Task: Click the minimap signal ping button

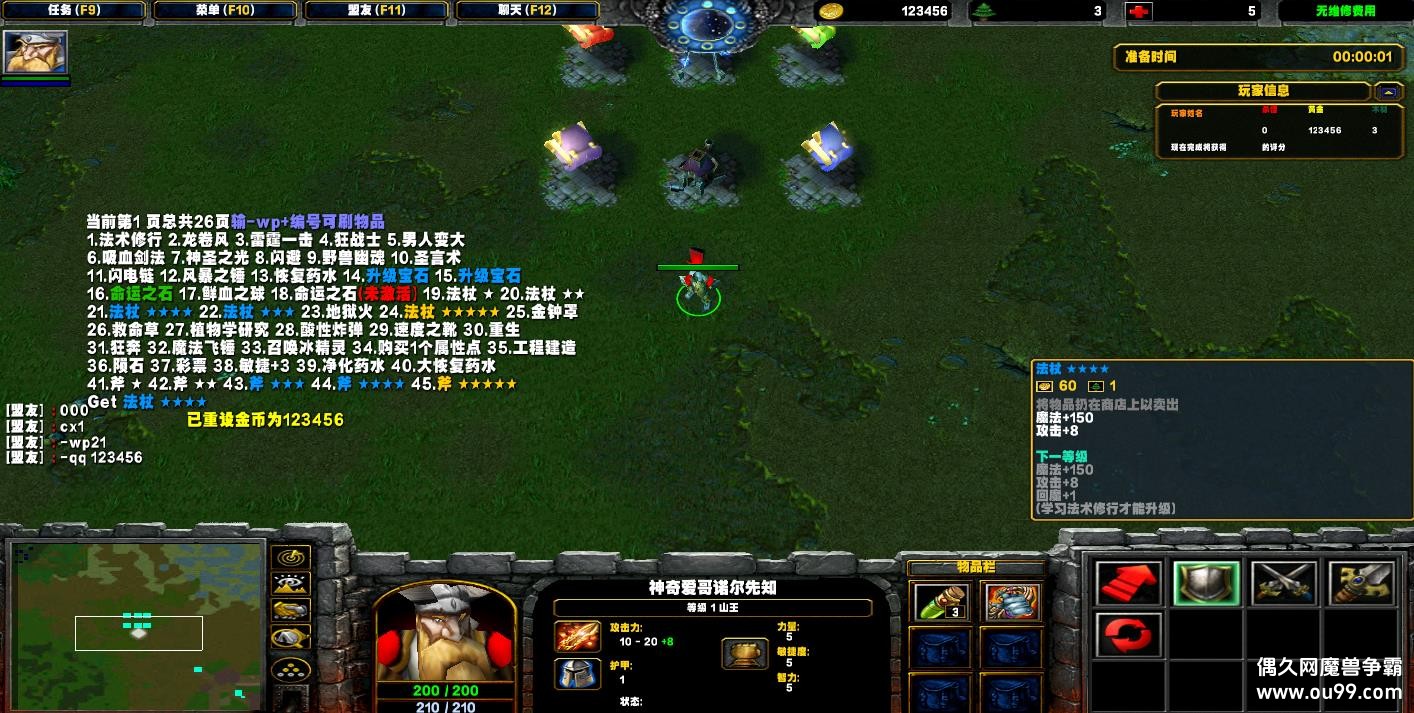Action: click(x=290, y=558)
